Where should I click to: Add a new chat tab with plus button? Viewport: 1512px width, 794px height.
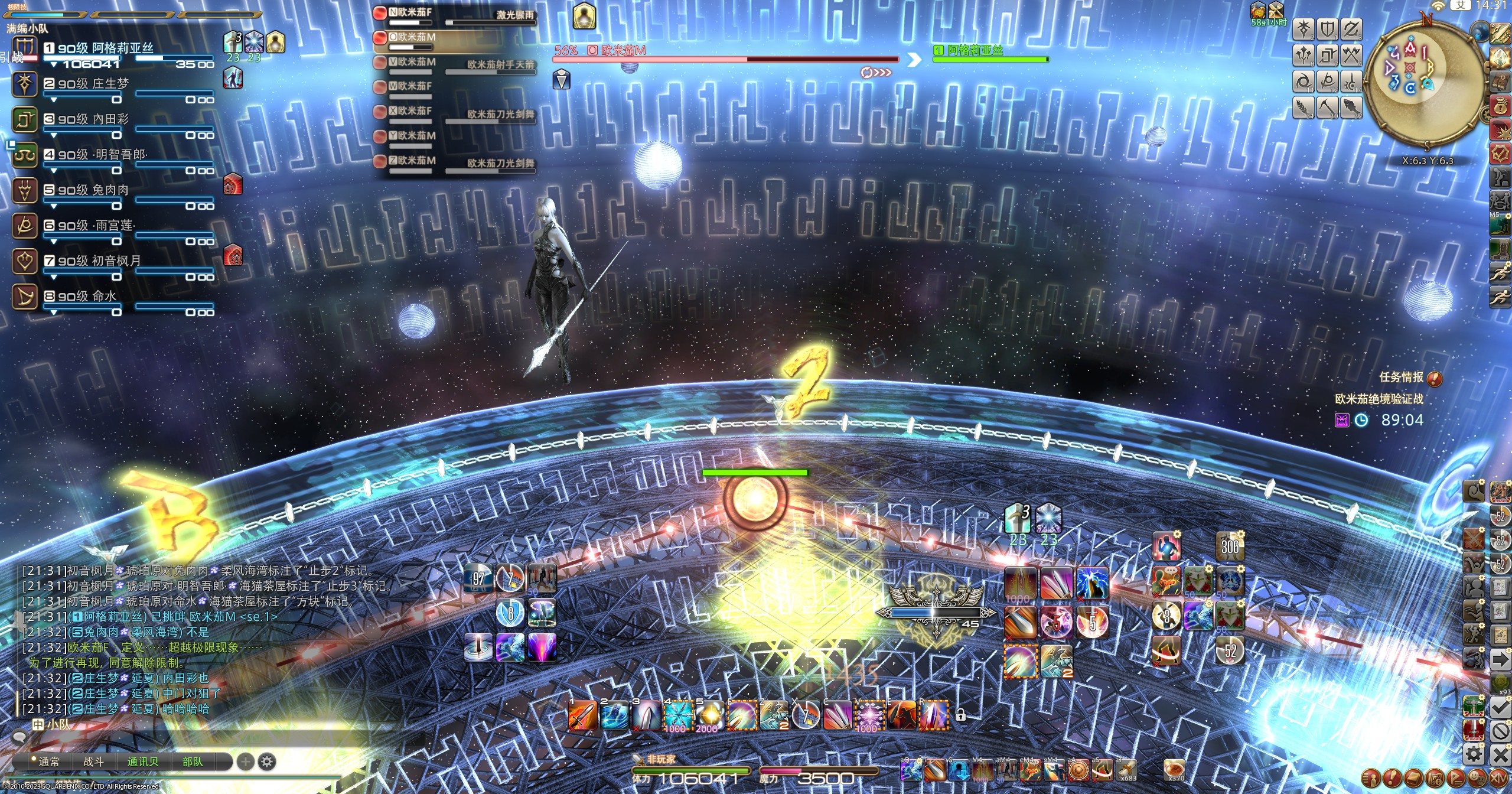pyautogui.click(x=245, y=762)
